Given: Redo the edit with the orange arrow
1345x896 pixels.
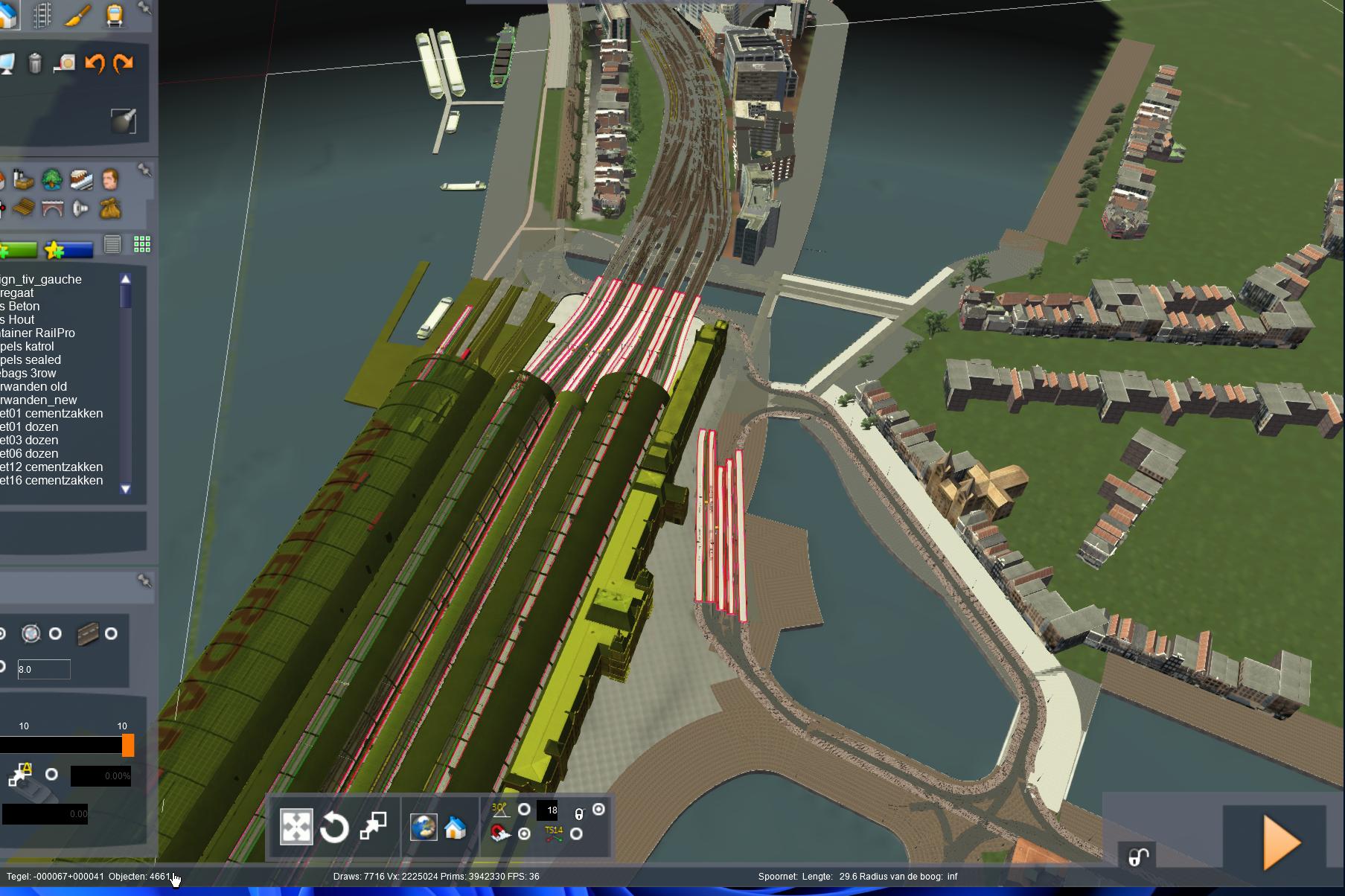Looking at the screenshot, I should pos(123,63).
